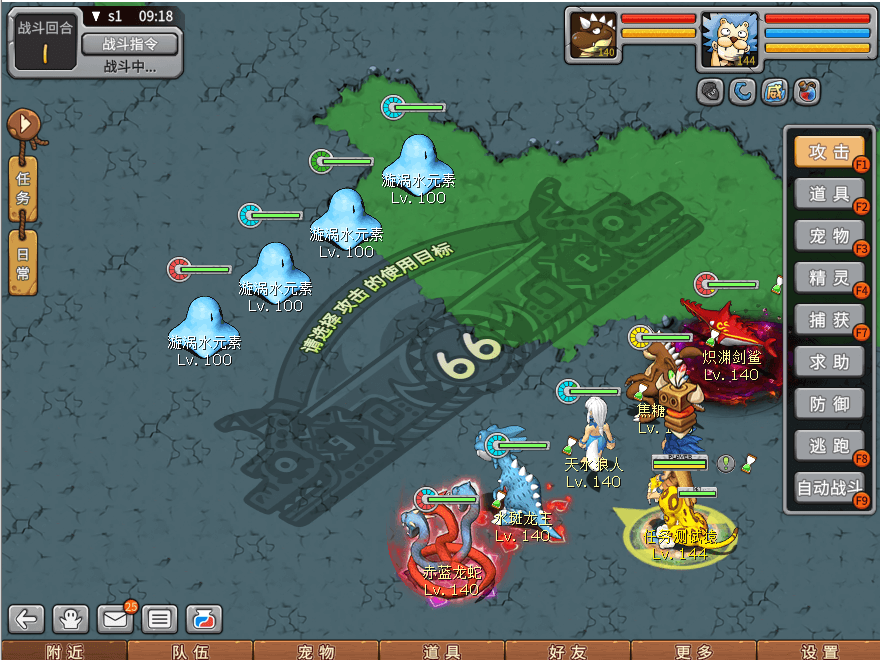The height and width of the screenshot is (660, 880).
Task: Choose the 逃跑 (Flee) command
Action: pos(829,446)
